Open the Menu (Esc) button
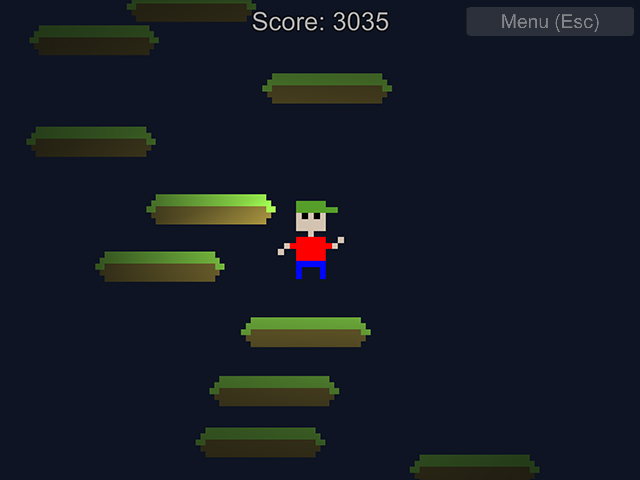 click(550, 22)
